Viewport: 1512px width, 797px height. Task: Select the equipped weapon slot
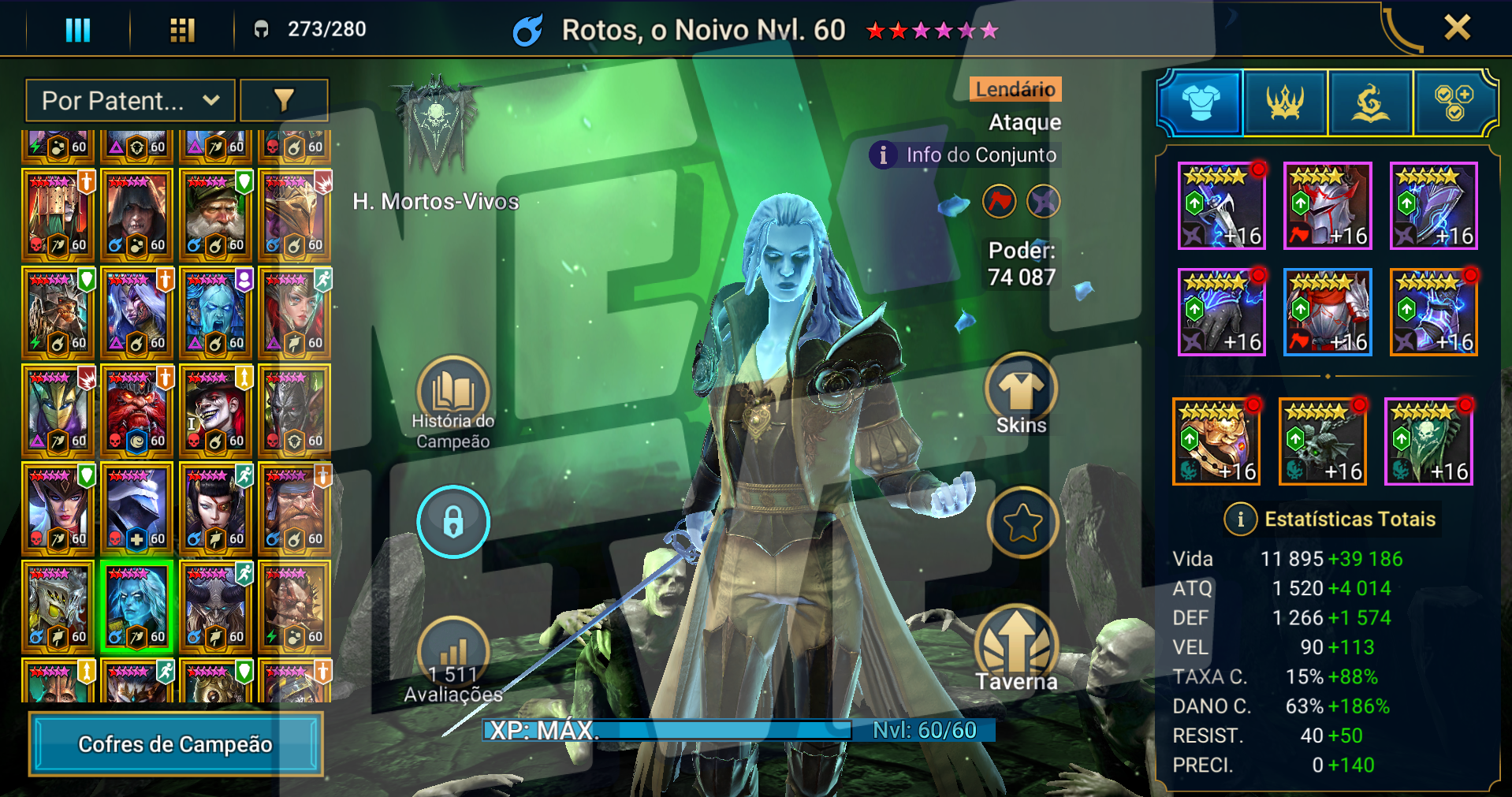tap(1221, 207)
